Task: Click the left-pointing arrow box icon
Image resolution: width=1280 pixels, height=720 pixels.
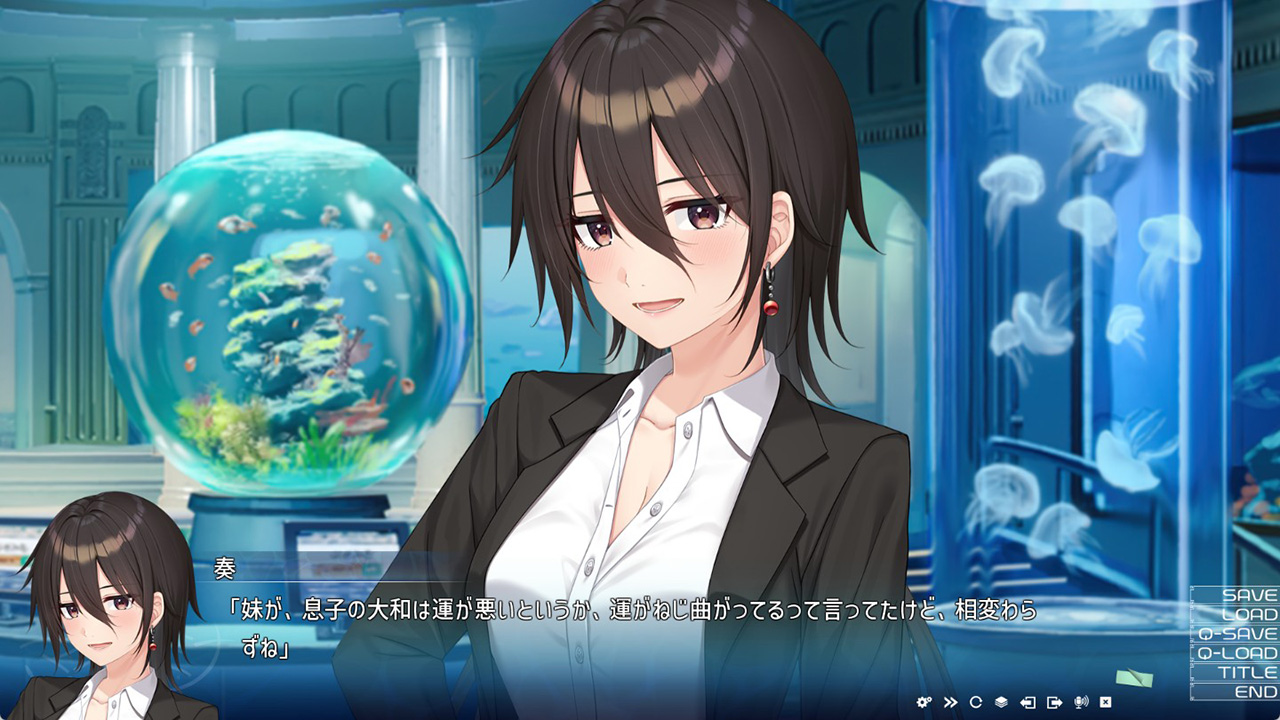Action: point(1028,702)
